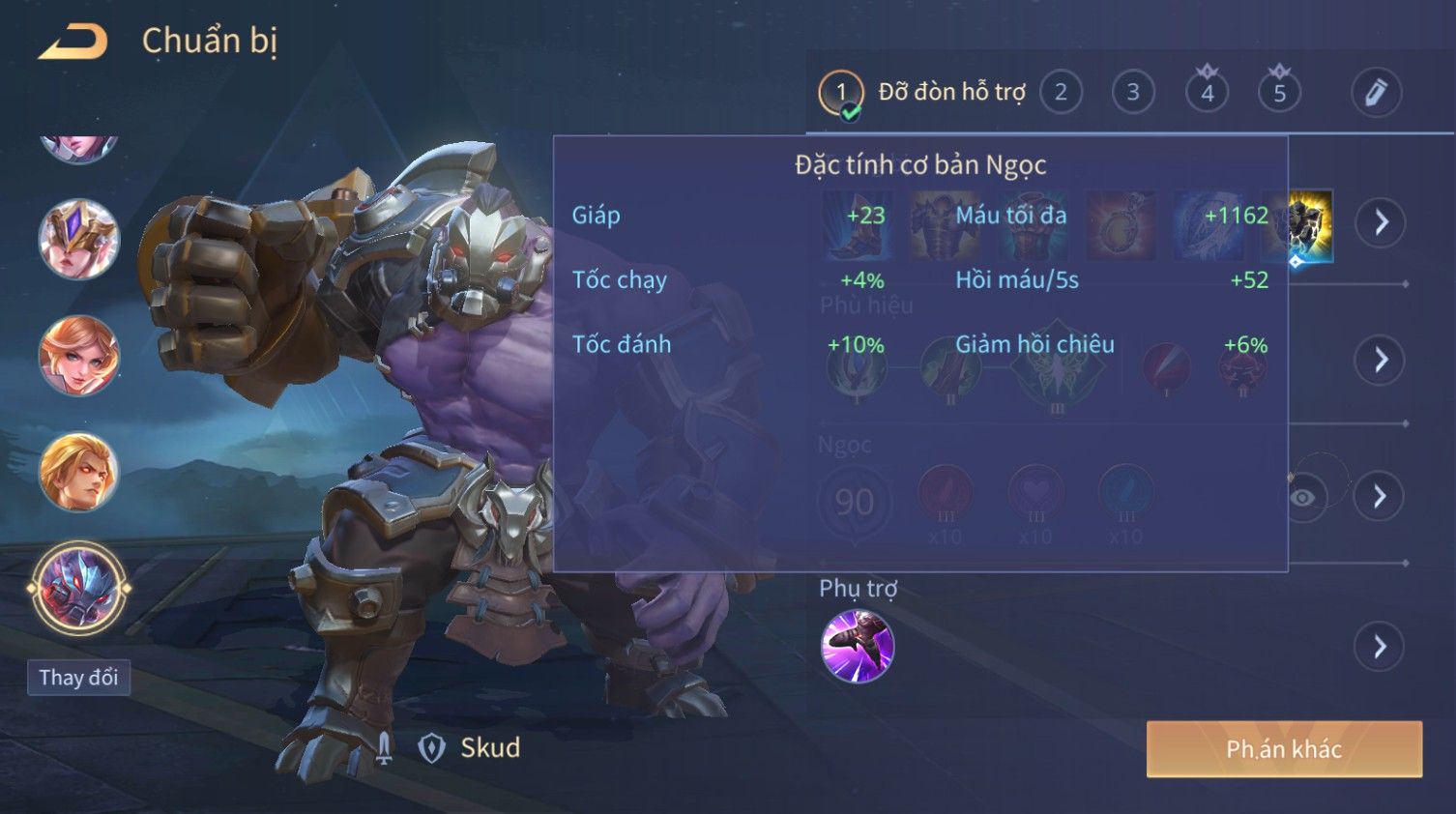Open the Phụ trợ row arrow
Image resolution: width=1456 pixels, height=814 pixels.
(1380, 647)
